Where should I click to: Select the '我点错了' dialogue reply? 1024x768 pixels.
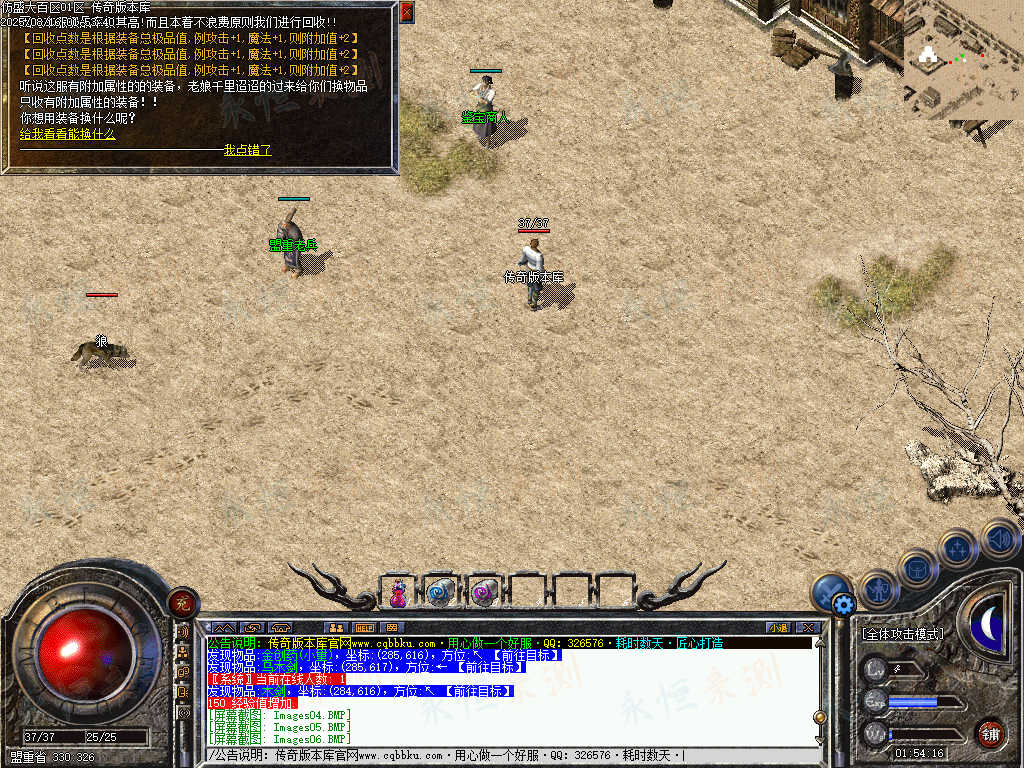pos(247,150)
